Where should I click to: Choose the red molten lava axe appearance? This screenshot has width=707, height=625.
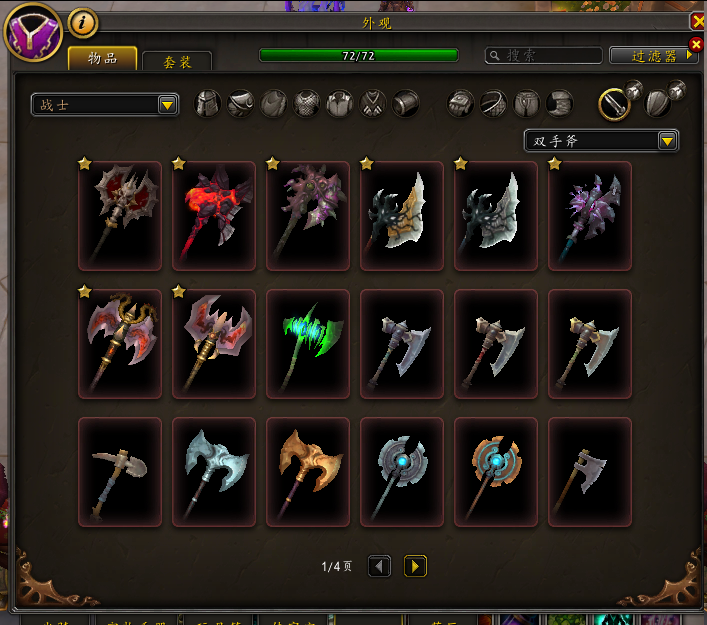[214, 216]
